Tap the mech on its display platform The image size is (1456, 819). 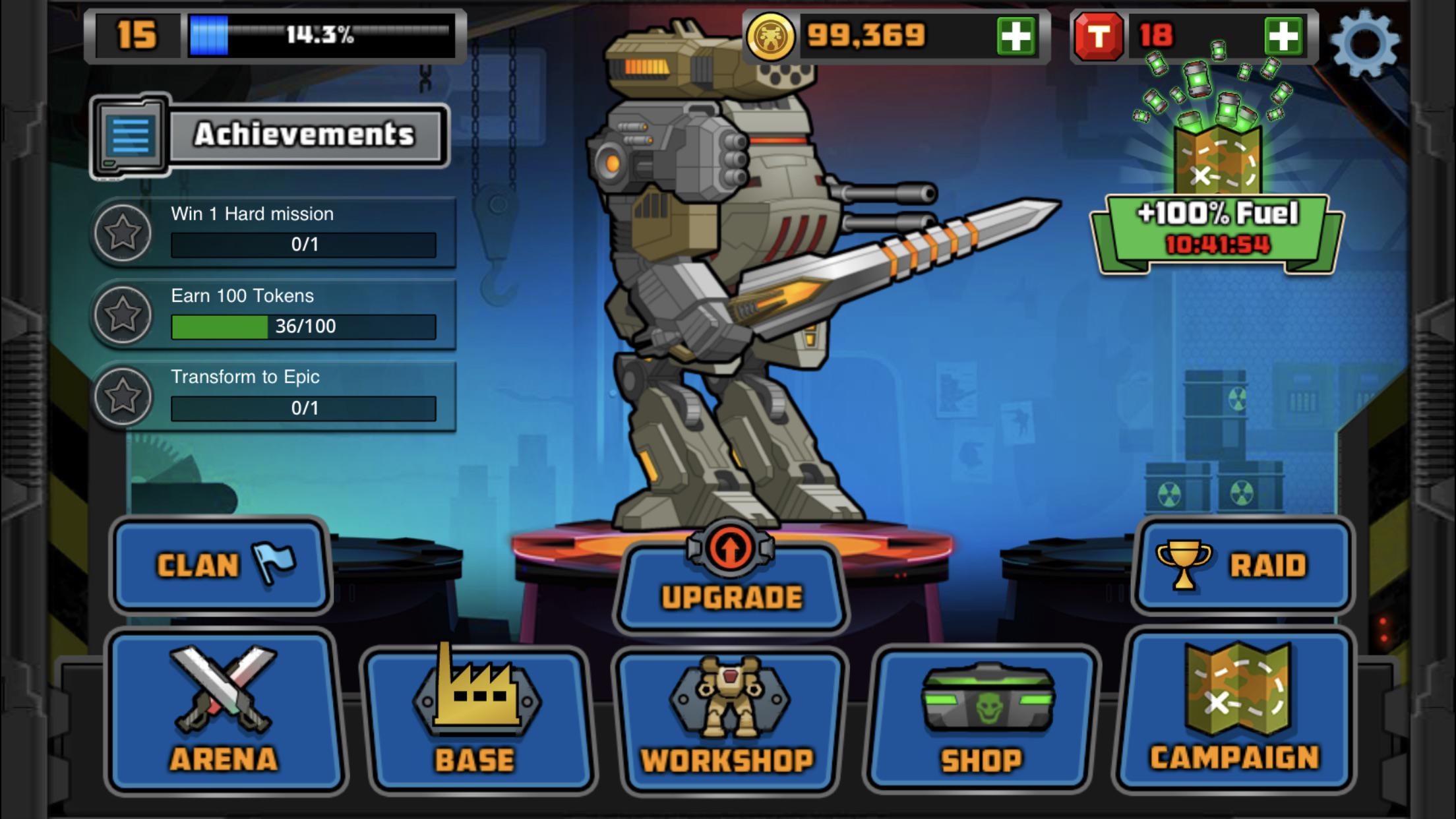(725, 297)
